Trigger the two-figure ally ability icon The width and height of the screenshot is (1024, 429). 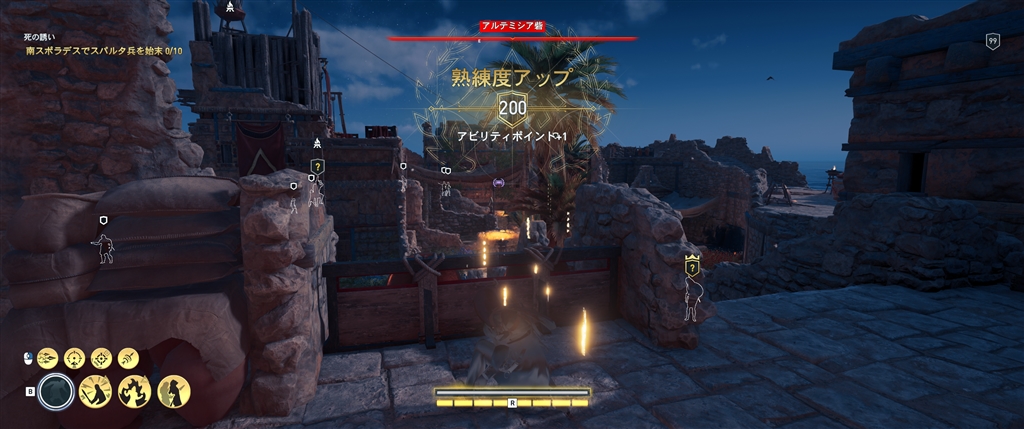173,391
